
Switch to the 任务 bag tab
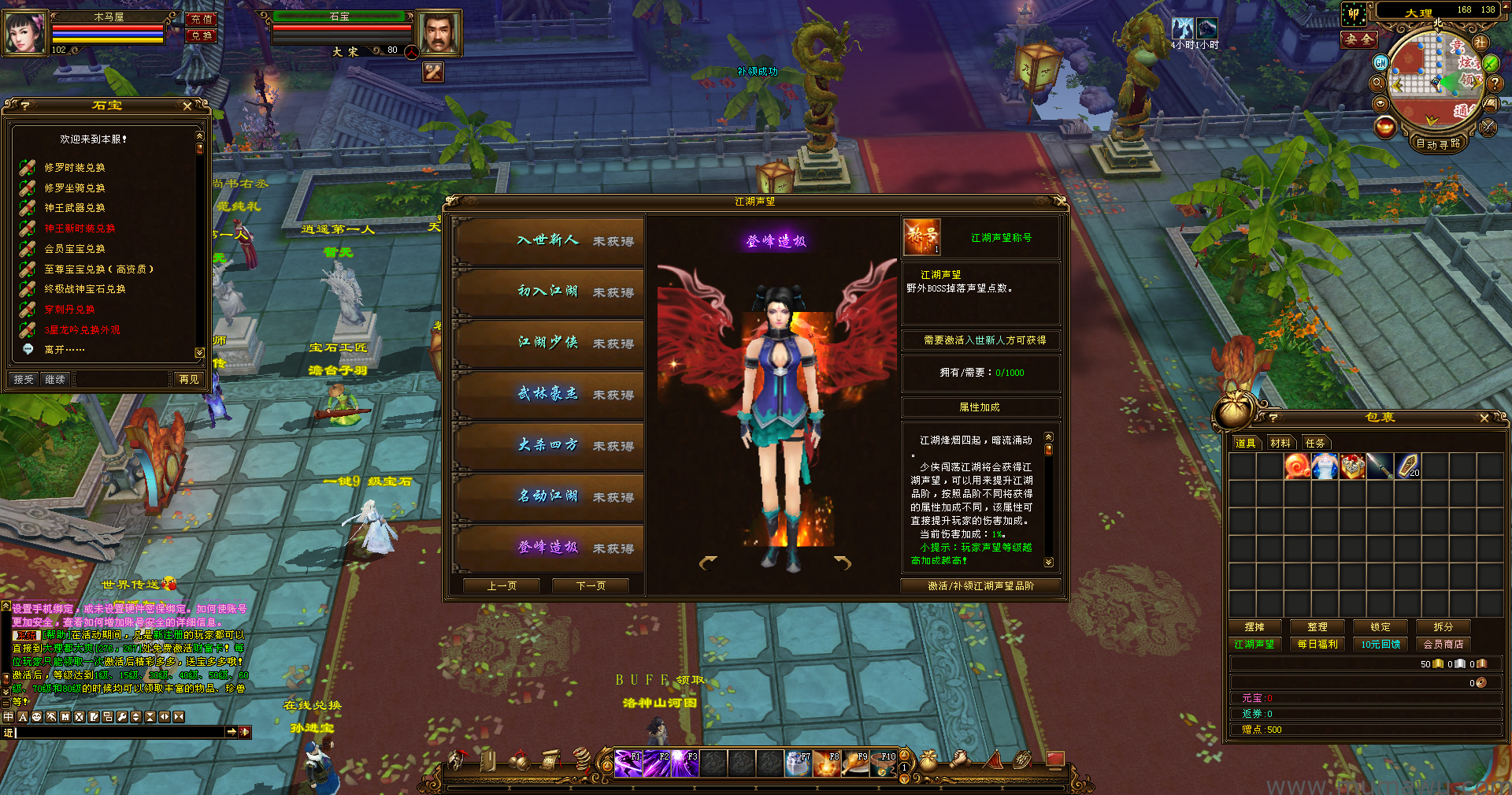click(1315, 444)
